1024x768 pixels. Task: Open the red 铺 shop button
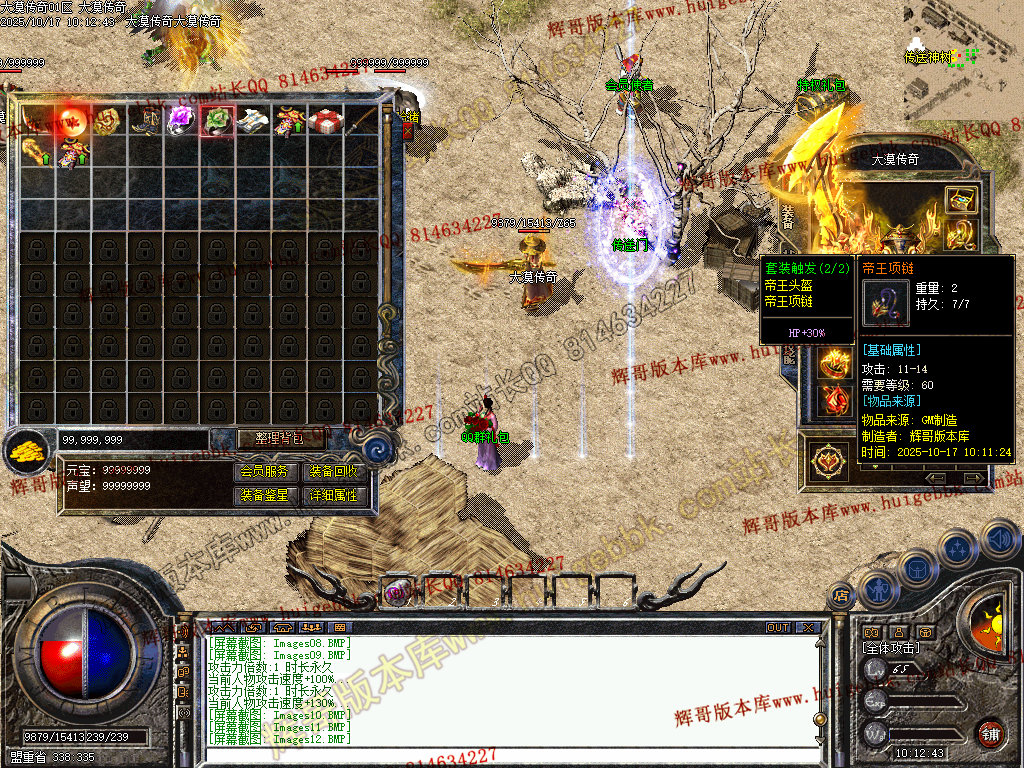coord(990,732)
